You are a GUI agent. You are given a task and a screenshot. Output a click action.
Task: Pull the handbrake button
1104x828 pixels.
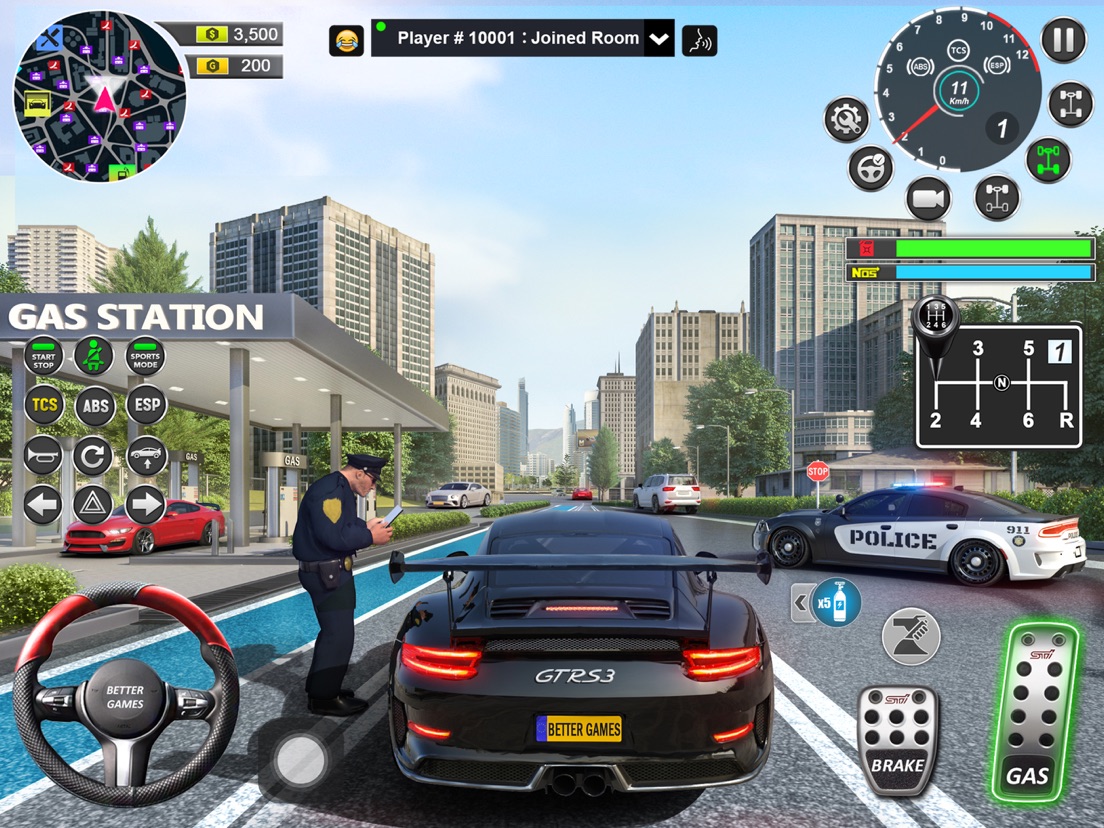pyautogui.click(x=910, y=636)
